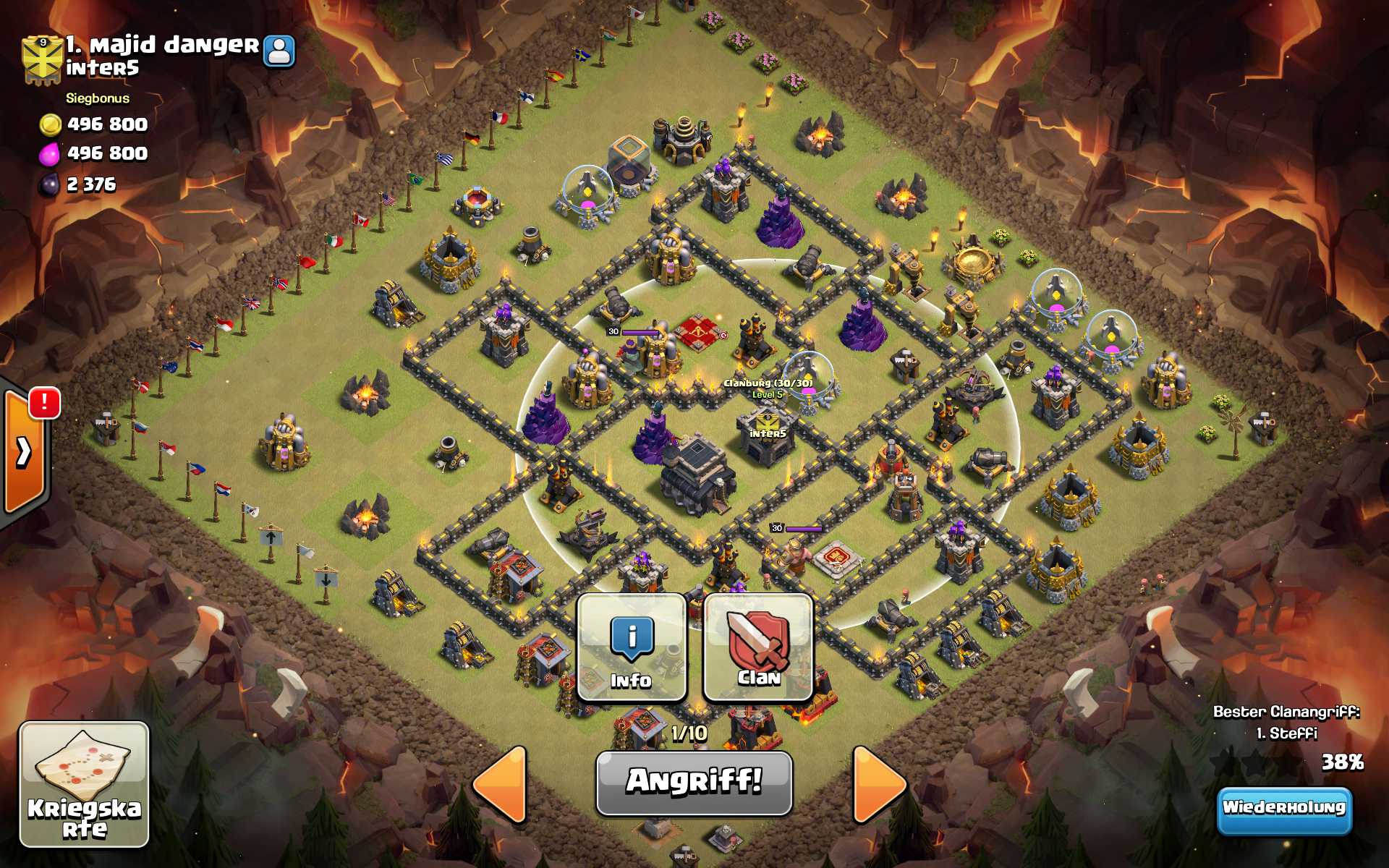This screenshot has width=1389, height=868.
Task: View majid danger's player profile icon
Action: [x=279, y=51]
